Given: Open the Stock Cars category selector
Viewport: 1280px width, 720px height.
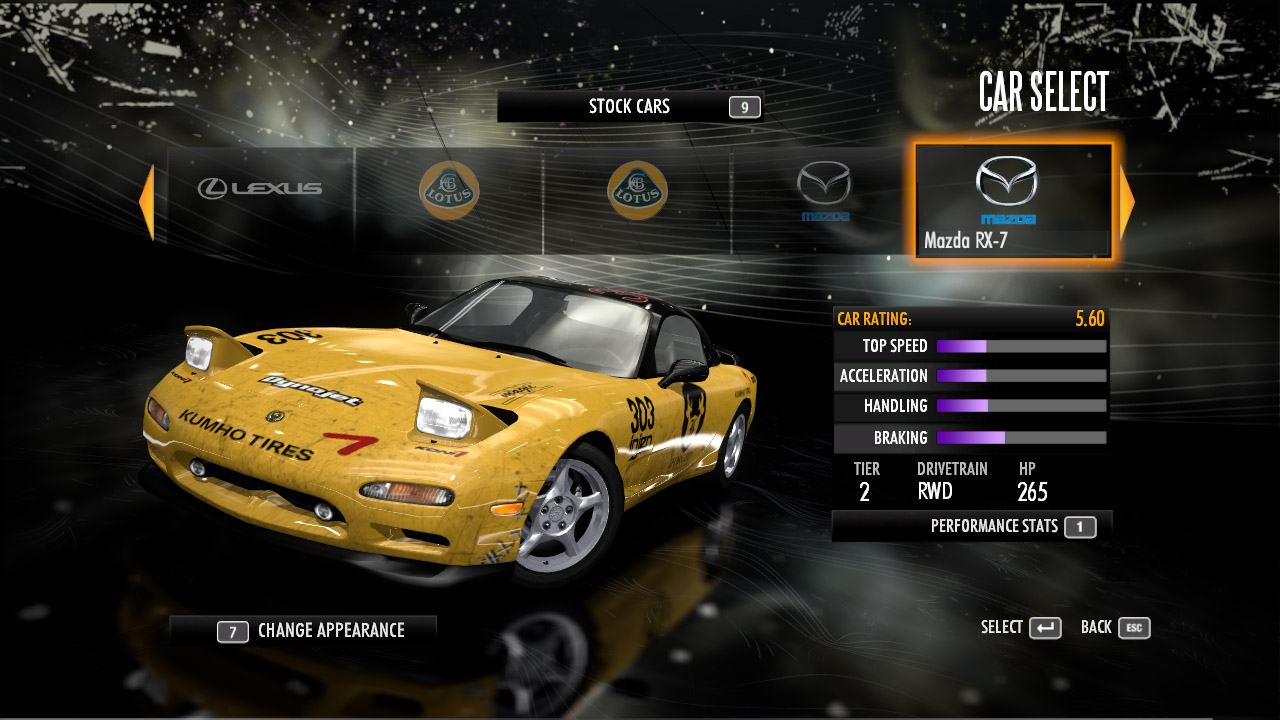Looking at the screenshot, I should tap(630, 107).
